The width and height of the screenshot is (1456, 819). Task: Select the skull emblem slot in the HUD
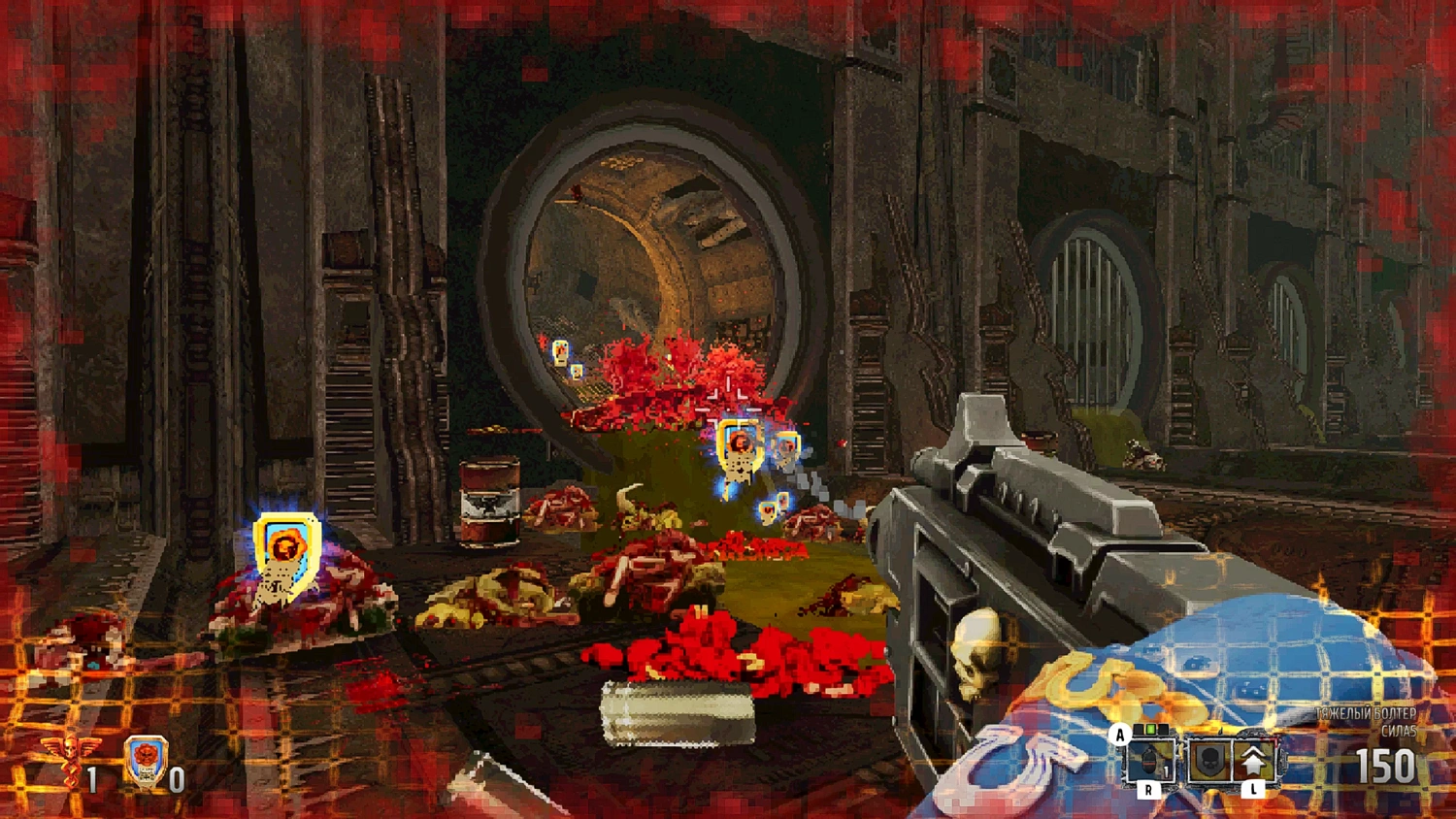[1208, 760]
